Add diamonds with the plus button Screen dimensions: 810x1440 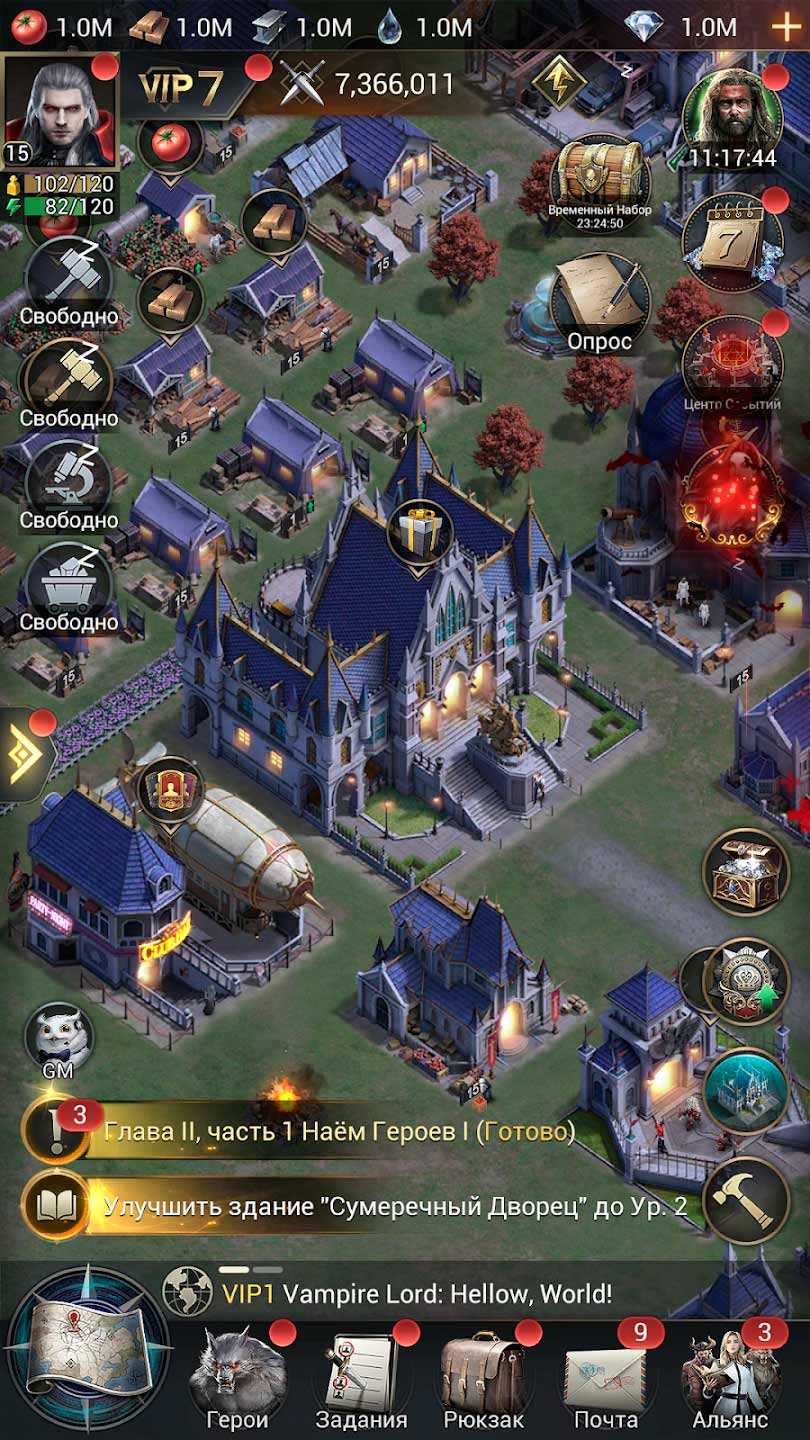pos(785,27)
